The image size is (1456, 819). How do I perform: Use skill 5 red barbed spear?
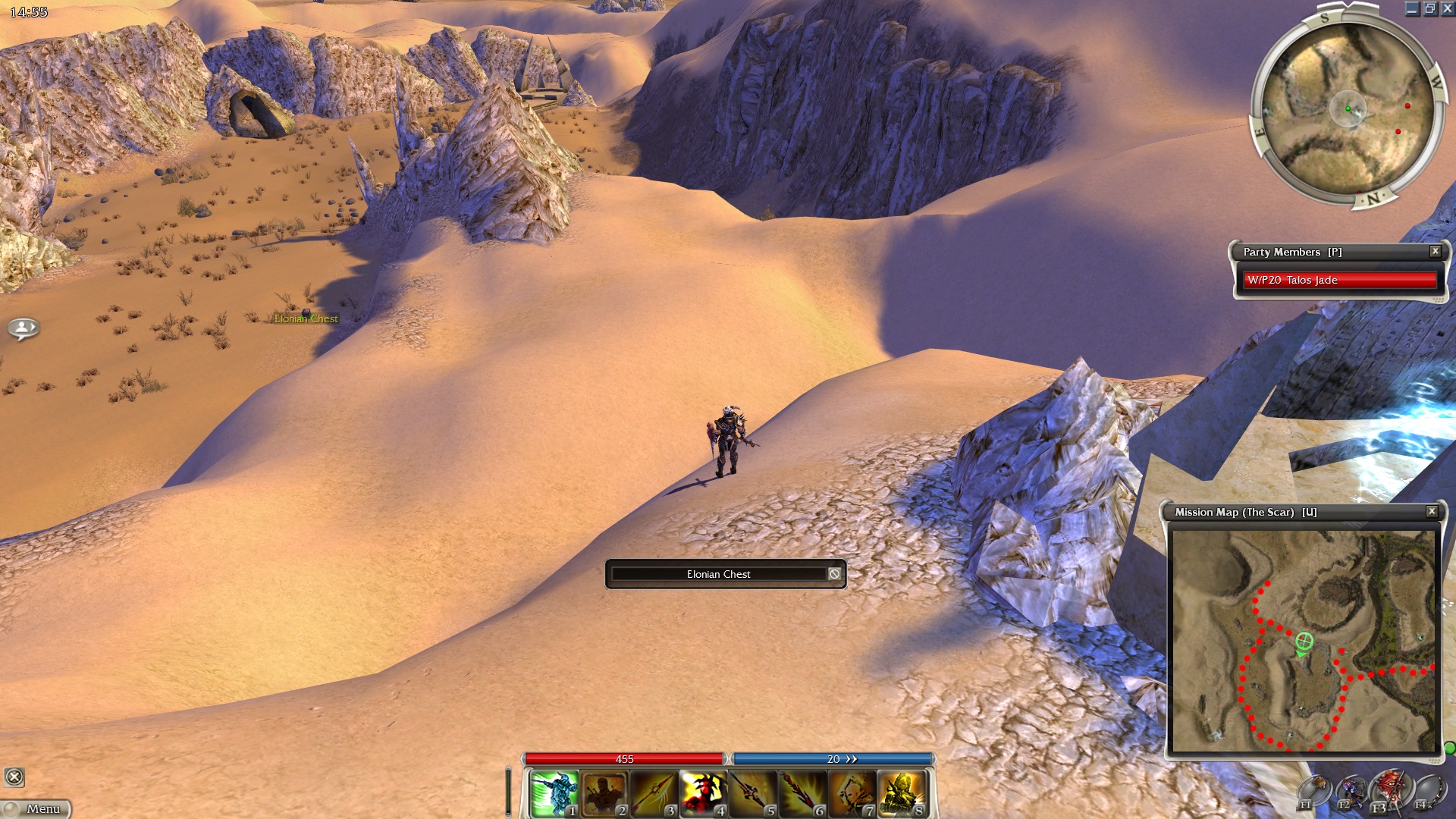pos(753,793)
